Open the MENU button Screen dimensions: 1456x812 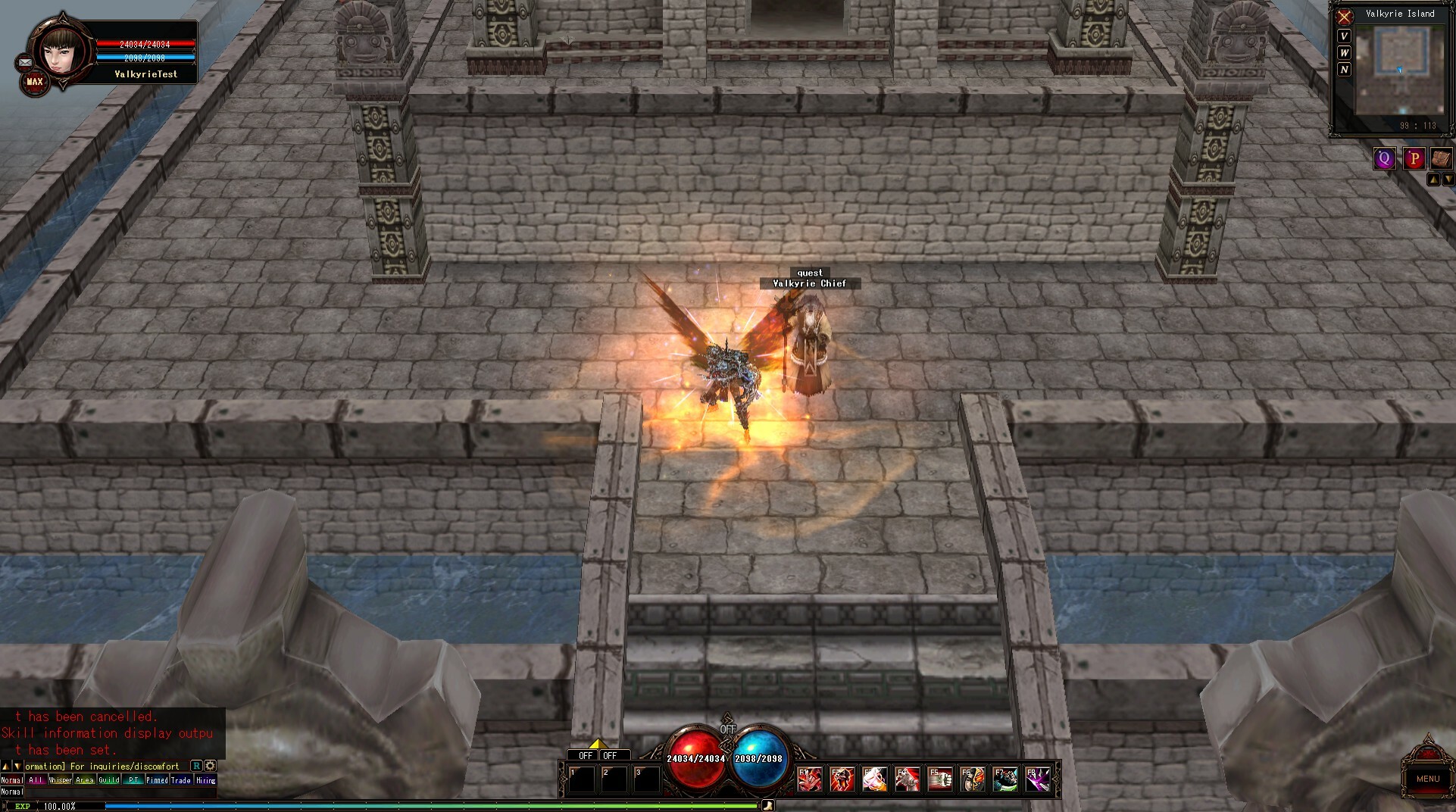point(1427,779)
